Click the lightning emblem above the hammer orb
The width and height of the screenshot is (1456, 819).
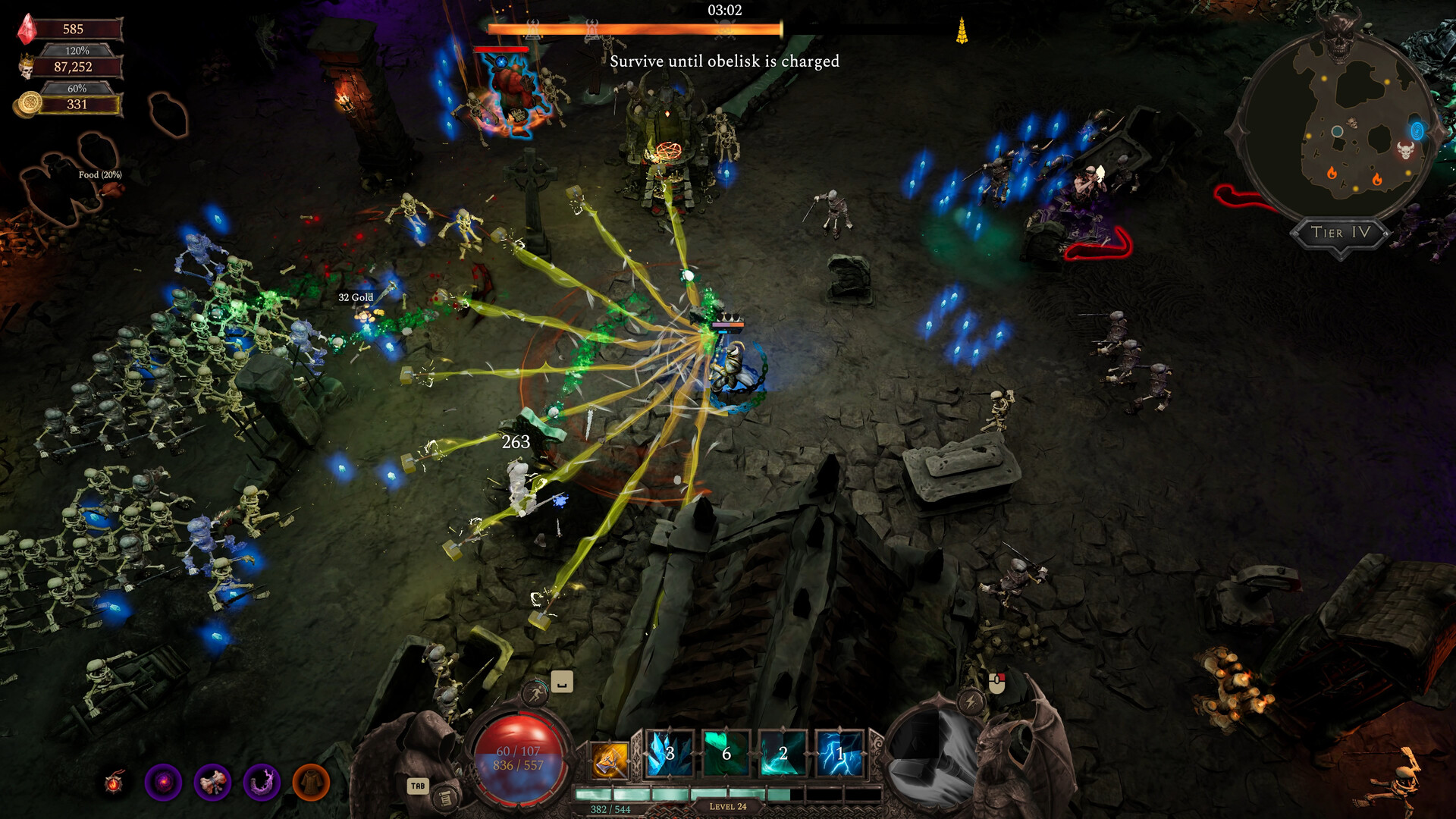point(971,701)
